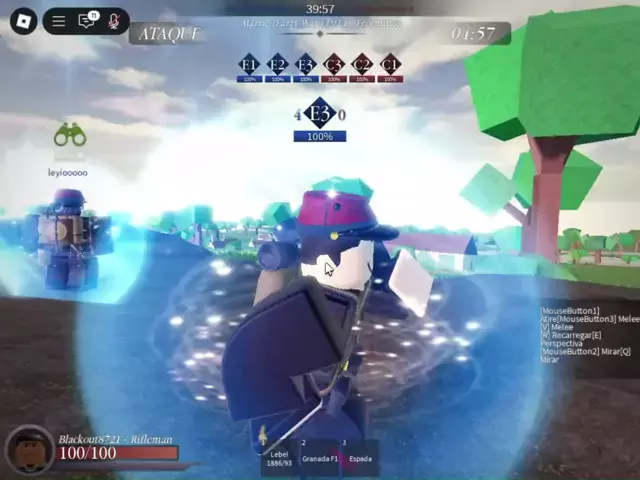This screenshot has height=480, width=640.
Task: Click the binoculars icon above leyiooooo
Action: point(69,134)
